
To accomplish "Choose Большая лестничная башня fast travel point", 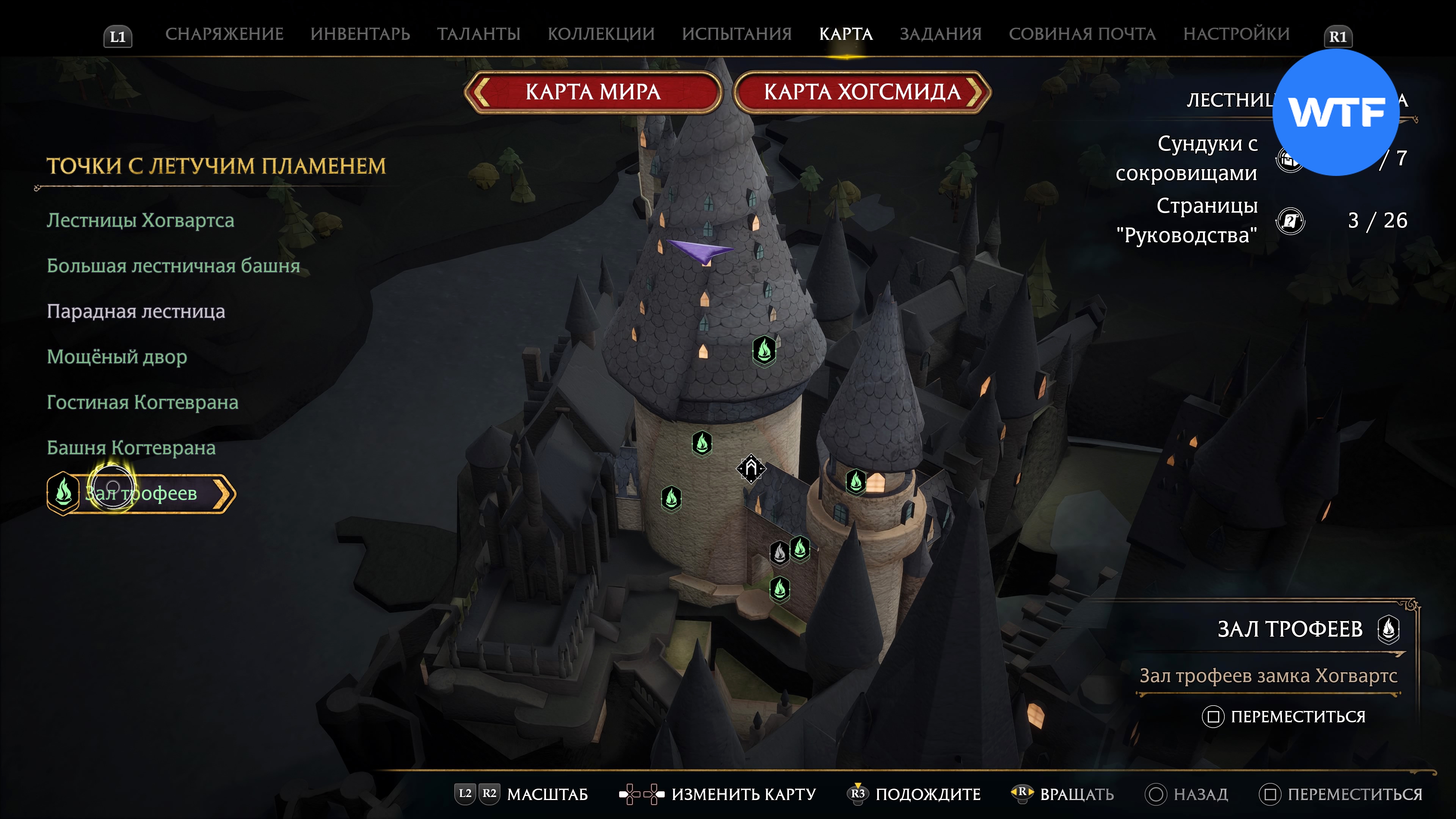I will click(x=173, y=266).
